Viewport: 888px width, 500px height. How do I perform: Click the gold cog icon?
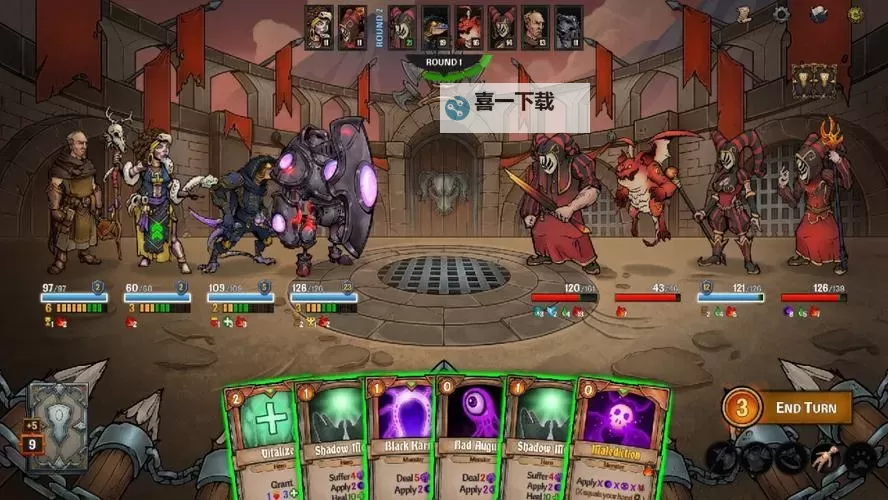855,14
